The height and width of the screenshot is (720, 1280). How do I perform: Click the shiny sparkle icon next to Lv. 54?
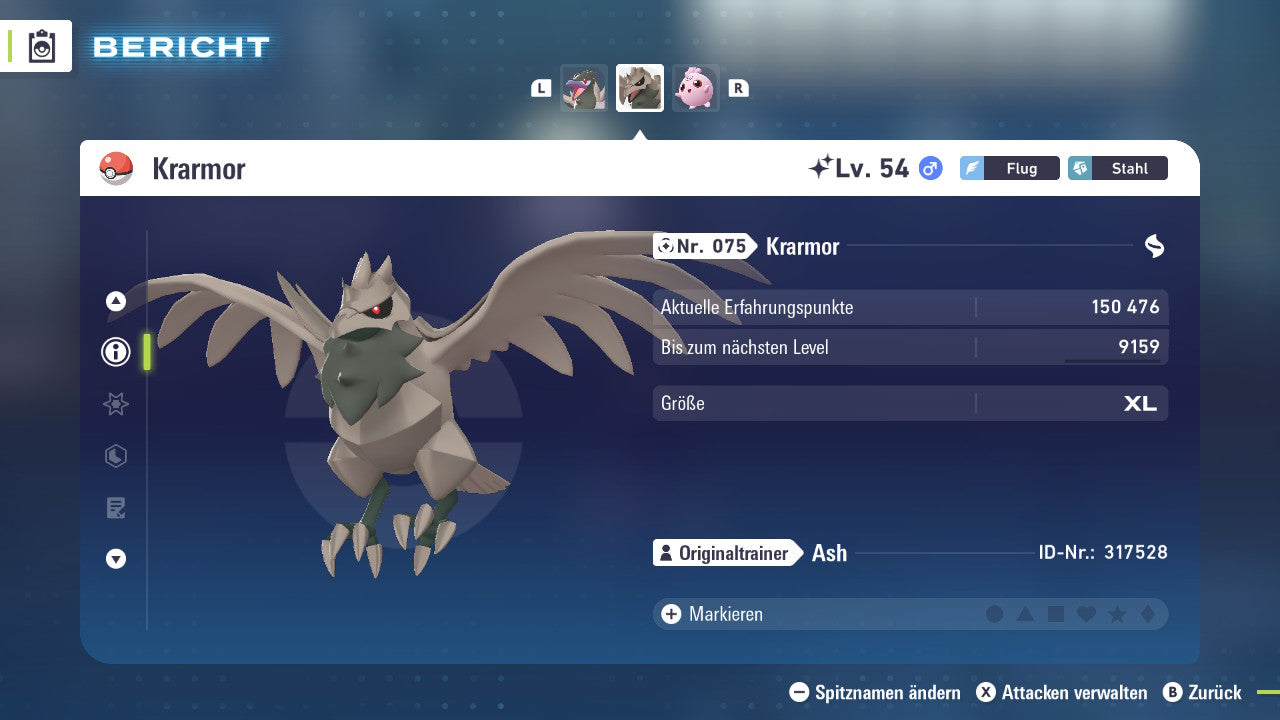tap(822, 168)
